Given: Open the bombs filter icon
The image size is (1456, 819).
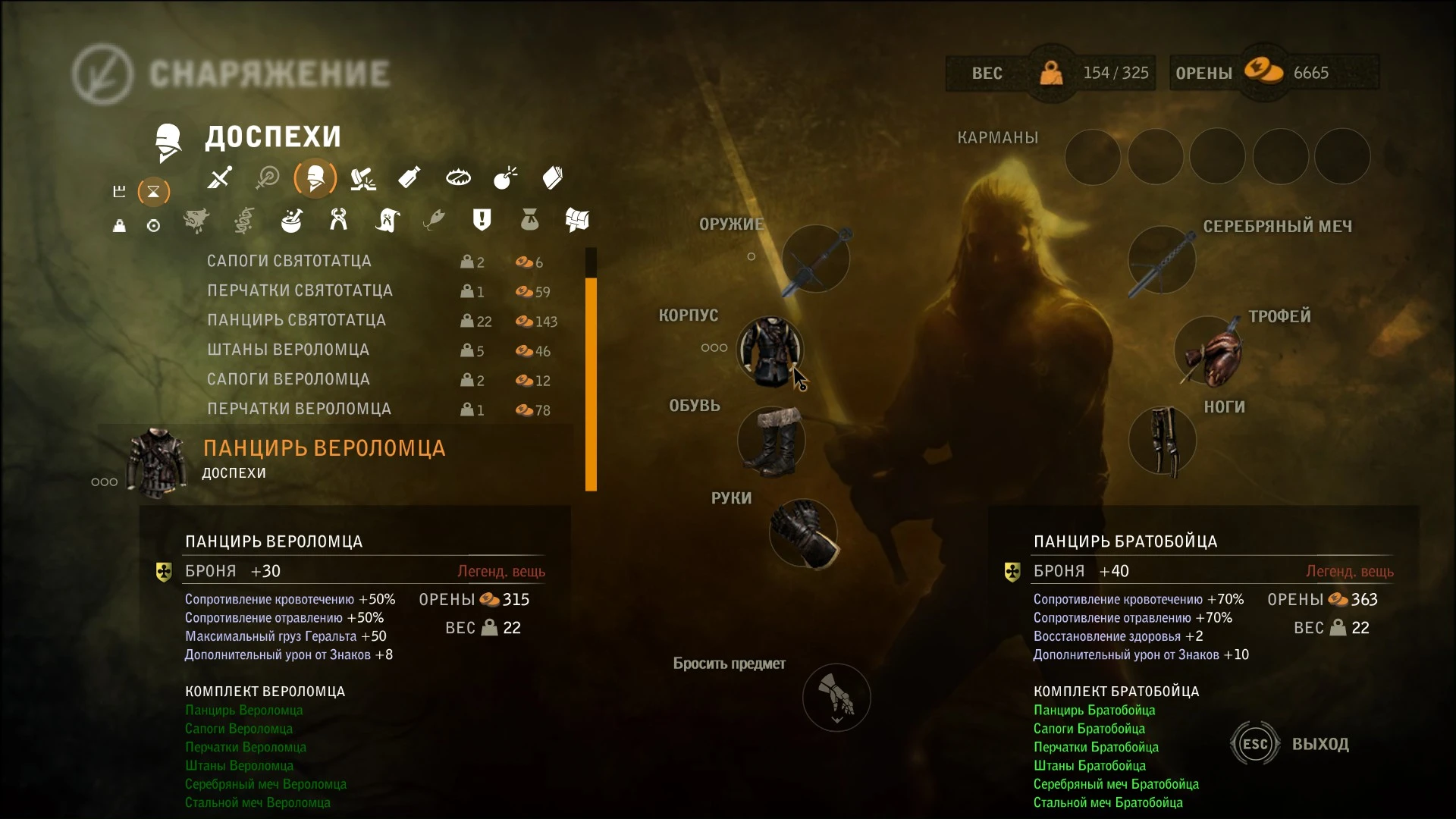Looking at the screenshot, I should click(505, 177).
